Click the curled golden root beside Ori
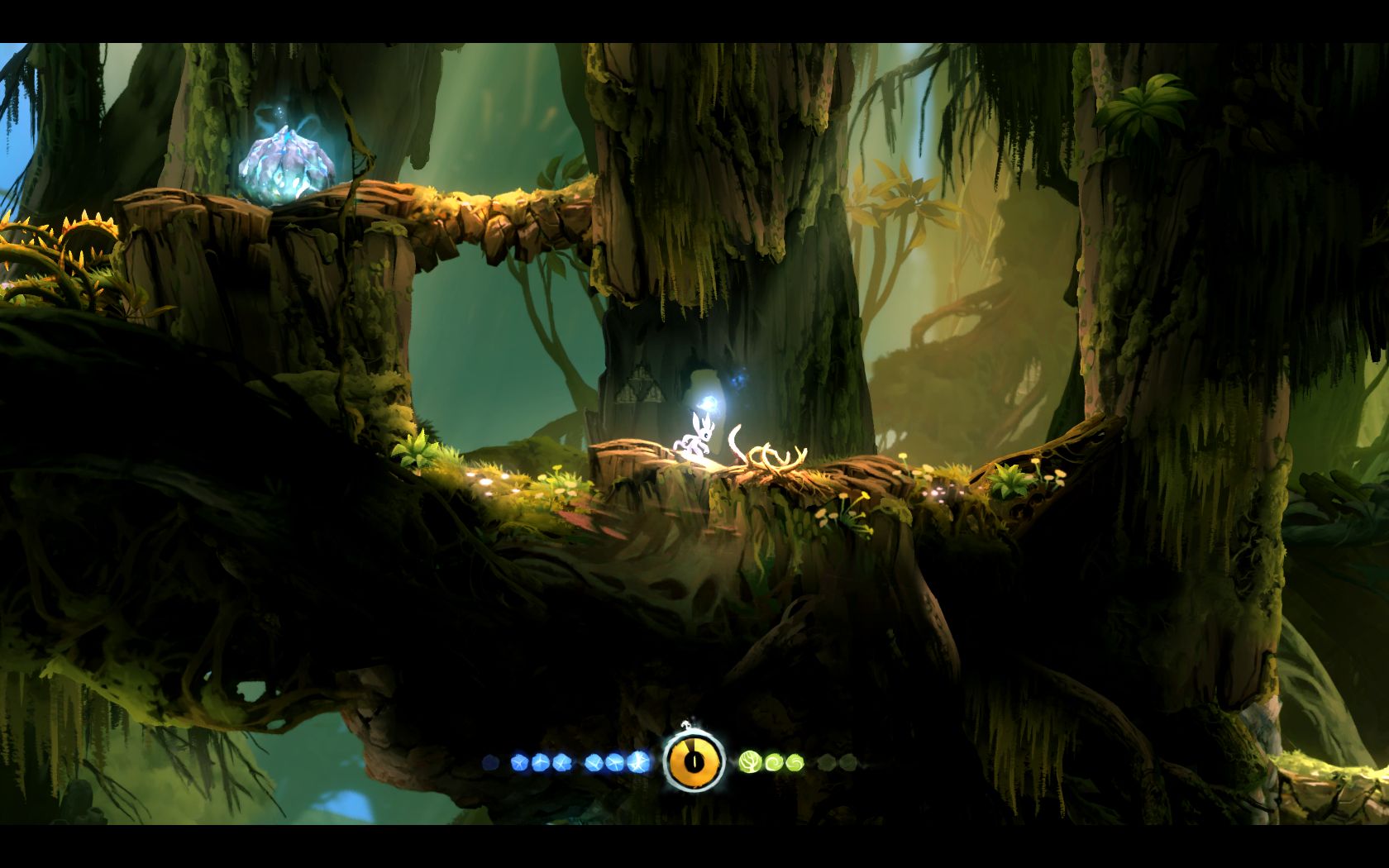1389x868 pixels. (x=761, y=455)
